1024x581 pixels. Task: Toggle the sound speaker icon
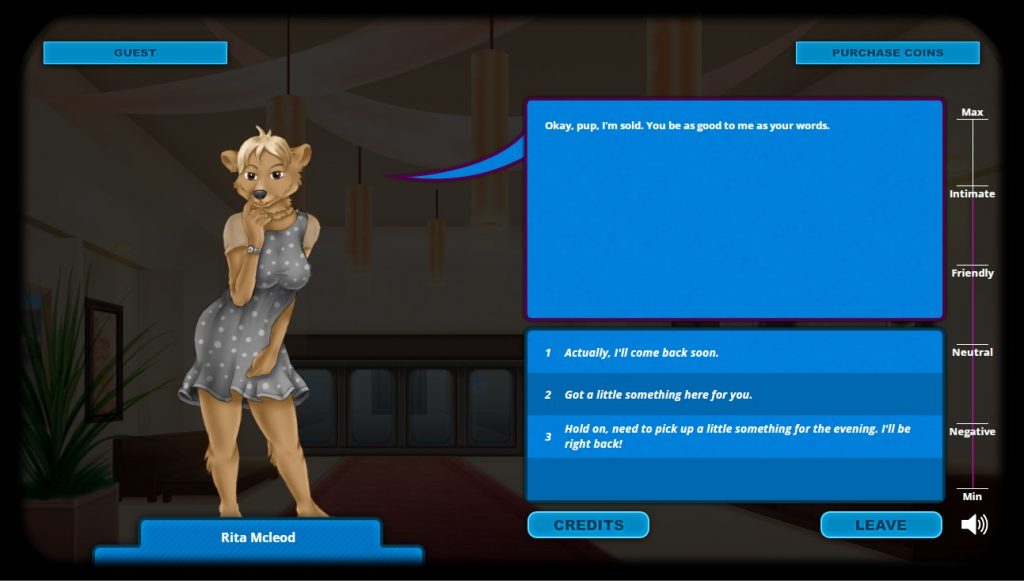click(974, 525)
